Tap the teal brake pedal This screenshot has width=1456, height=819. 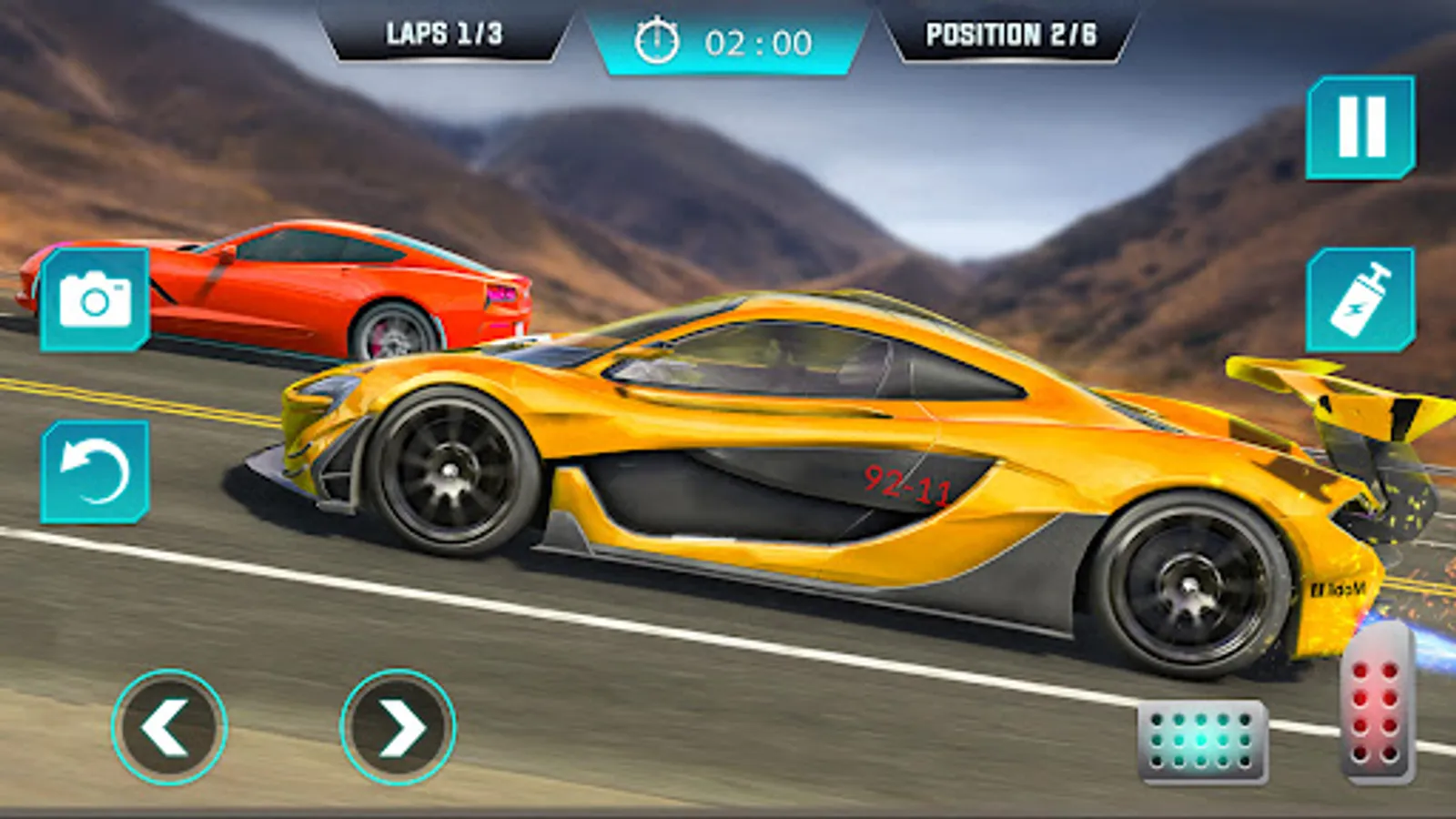coord(1202,741)
